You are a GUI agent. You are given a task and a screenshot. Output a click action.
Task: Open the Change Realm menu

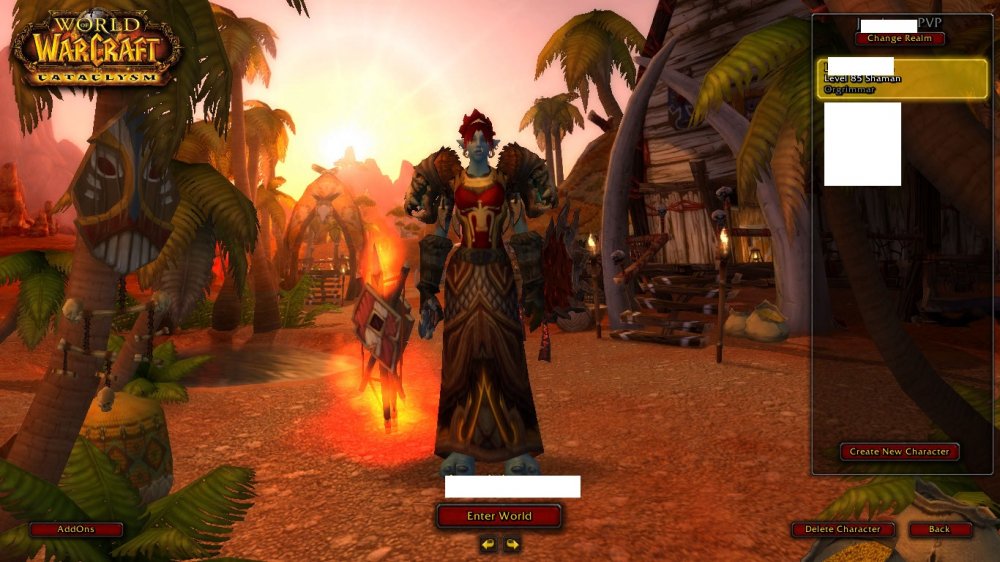point(899,39)
